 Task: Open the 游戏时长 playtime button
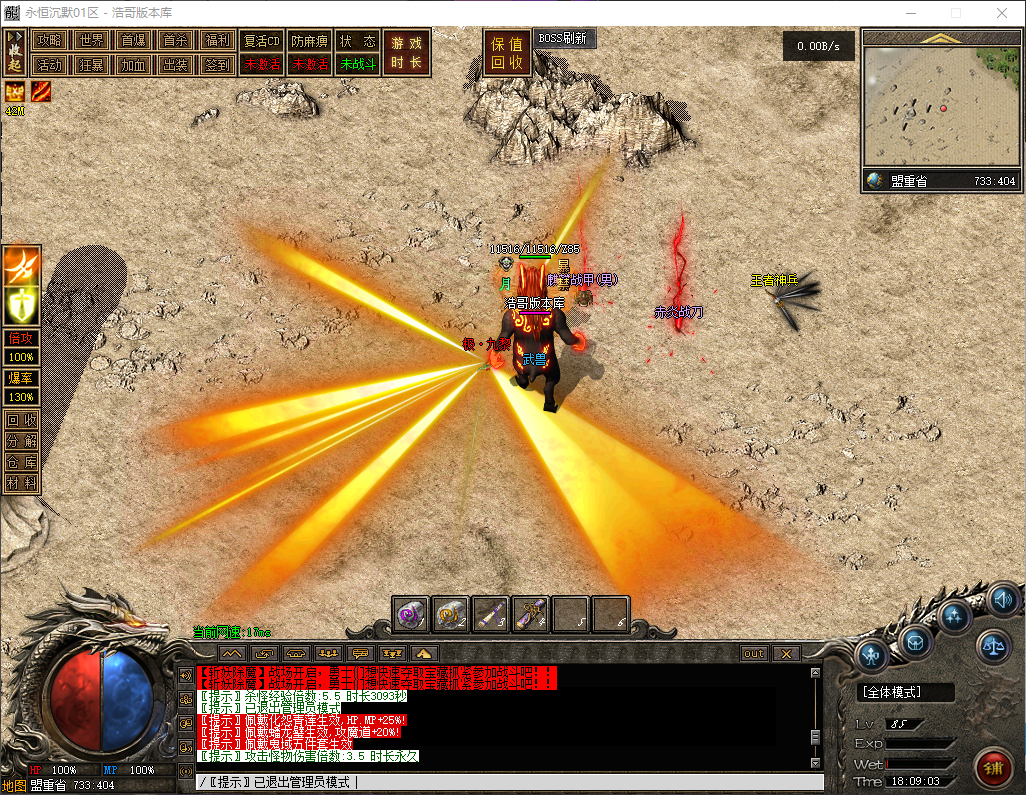click(406, 53)
